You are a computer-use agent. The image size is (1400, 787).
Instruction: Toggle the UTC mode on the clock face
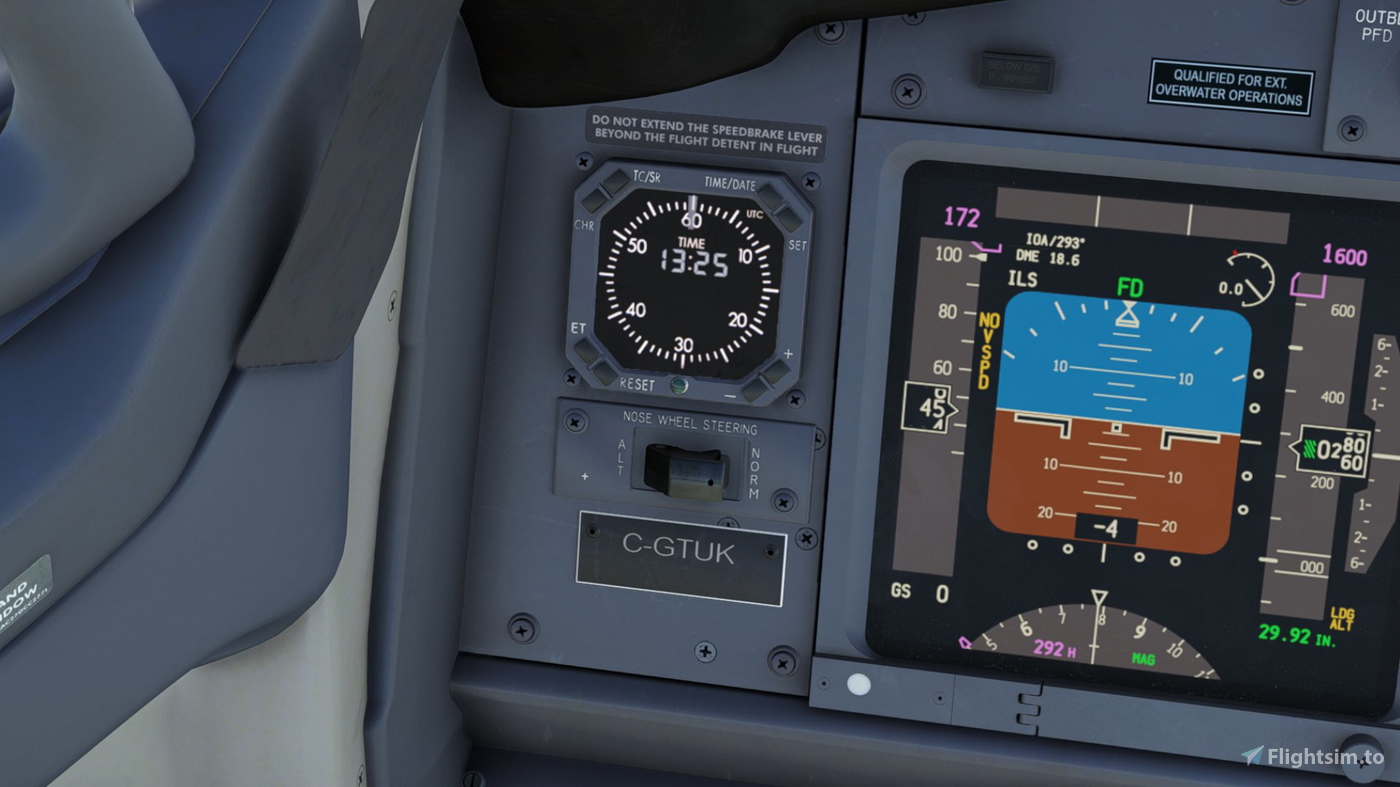point(754,213)
